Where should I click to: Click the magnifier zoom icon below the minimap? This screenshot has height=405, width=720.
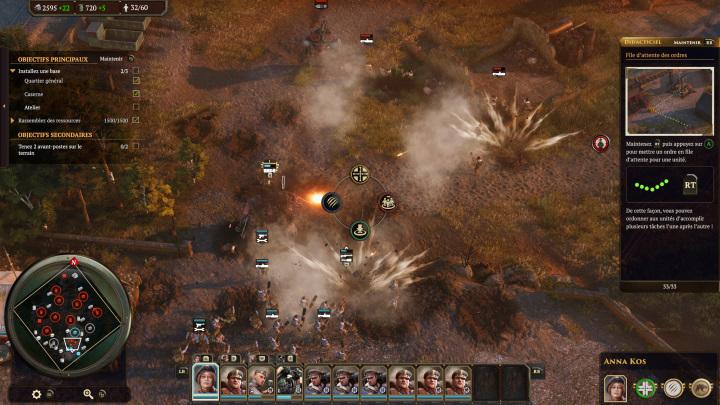89,394
